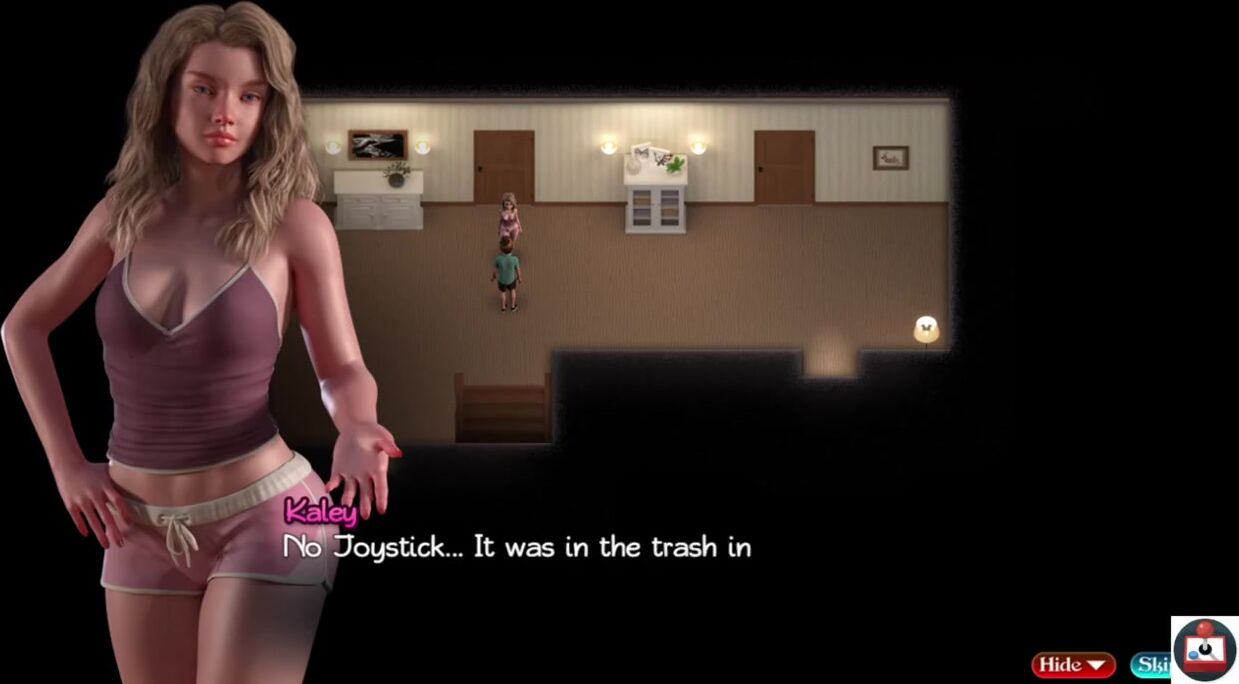Hide the dialogue box with the Hide button
Image resolution: width=1239 pixels, height=684 pixels.
[1073, 665]
